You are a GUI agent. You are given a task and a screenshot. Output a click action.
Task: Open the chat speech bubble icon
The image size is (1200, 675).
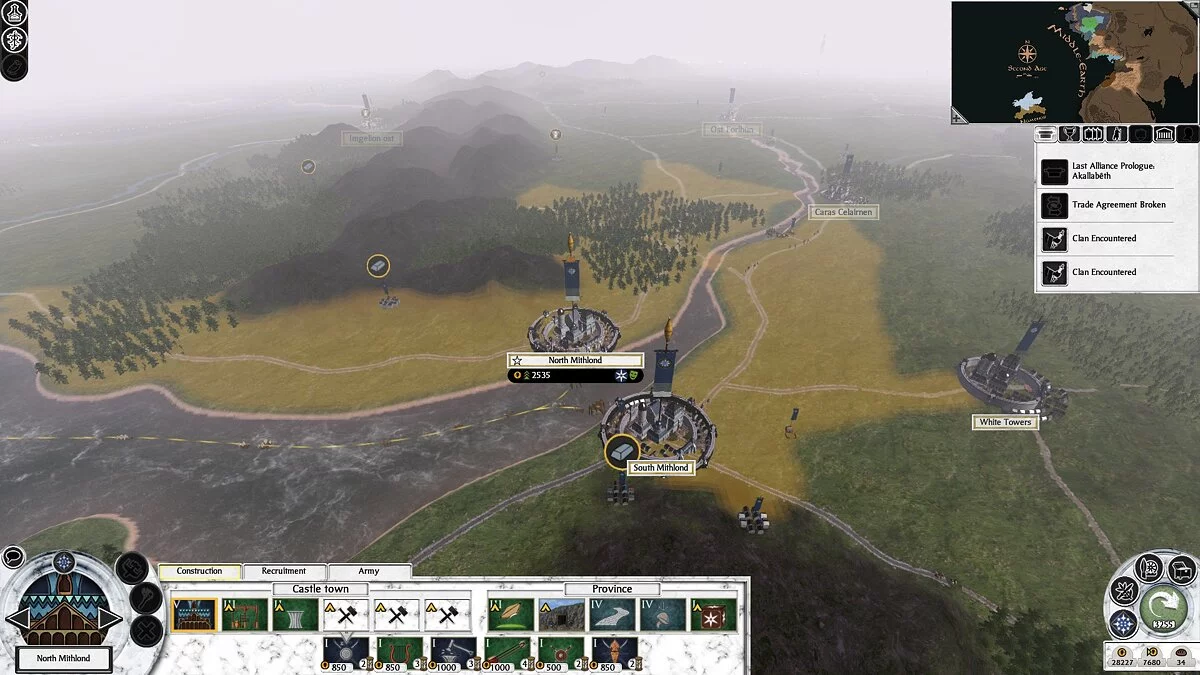point(13,557)
